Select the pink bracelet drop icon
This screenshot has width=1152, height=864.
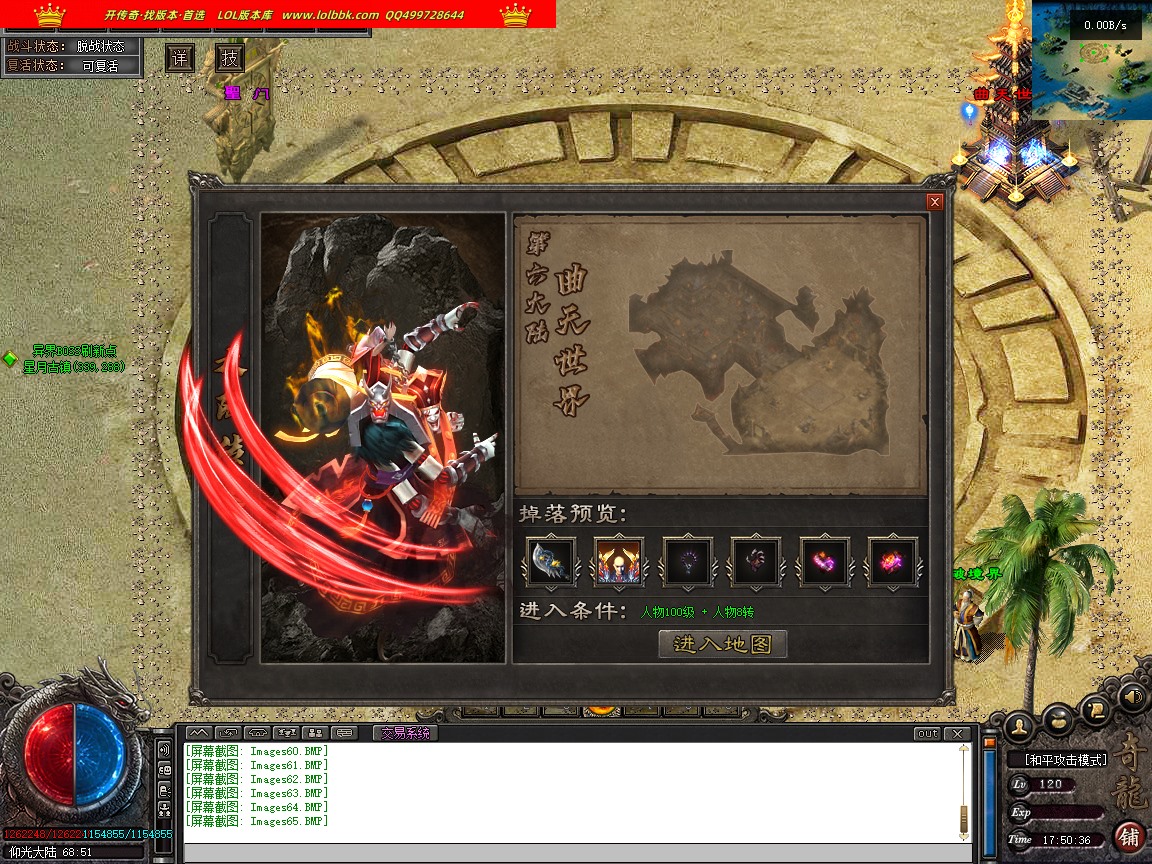coord(824,562)
